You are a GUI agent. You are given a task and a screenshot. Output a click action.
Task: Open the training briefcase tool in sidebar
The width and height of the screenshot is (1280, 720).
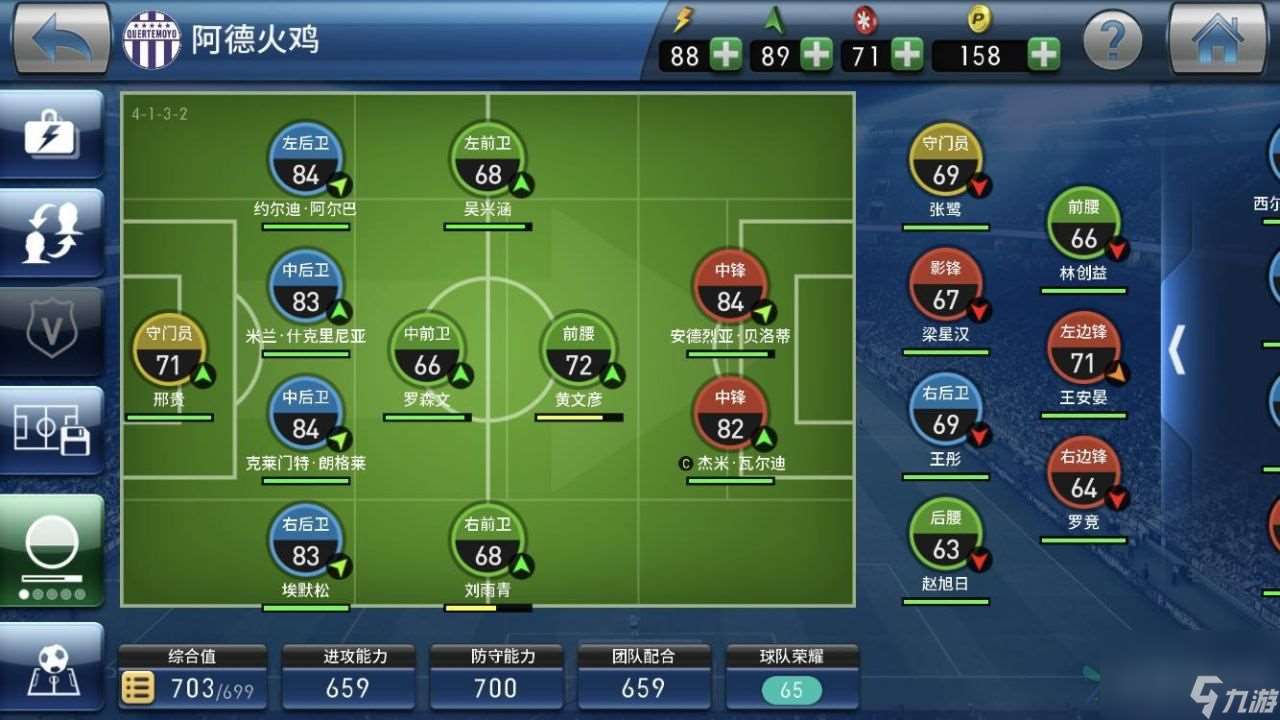click(x=51, y=135)
